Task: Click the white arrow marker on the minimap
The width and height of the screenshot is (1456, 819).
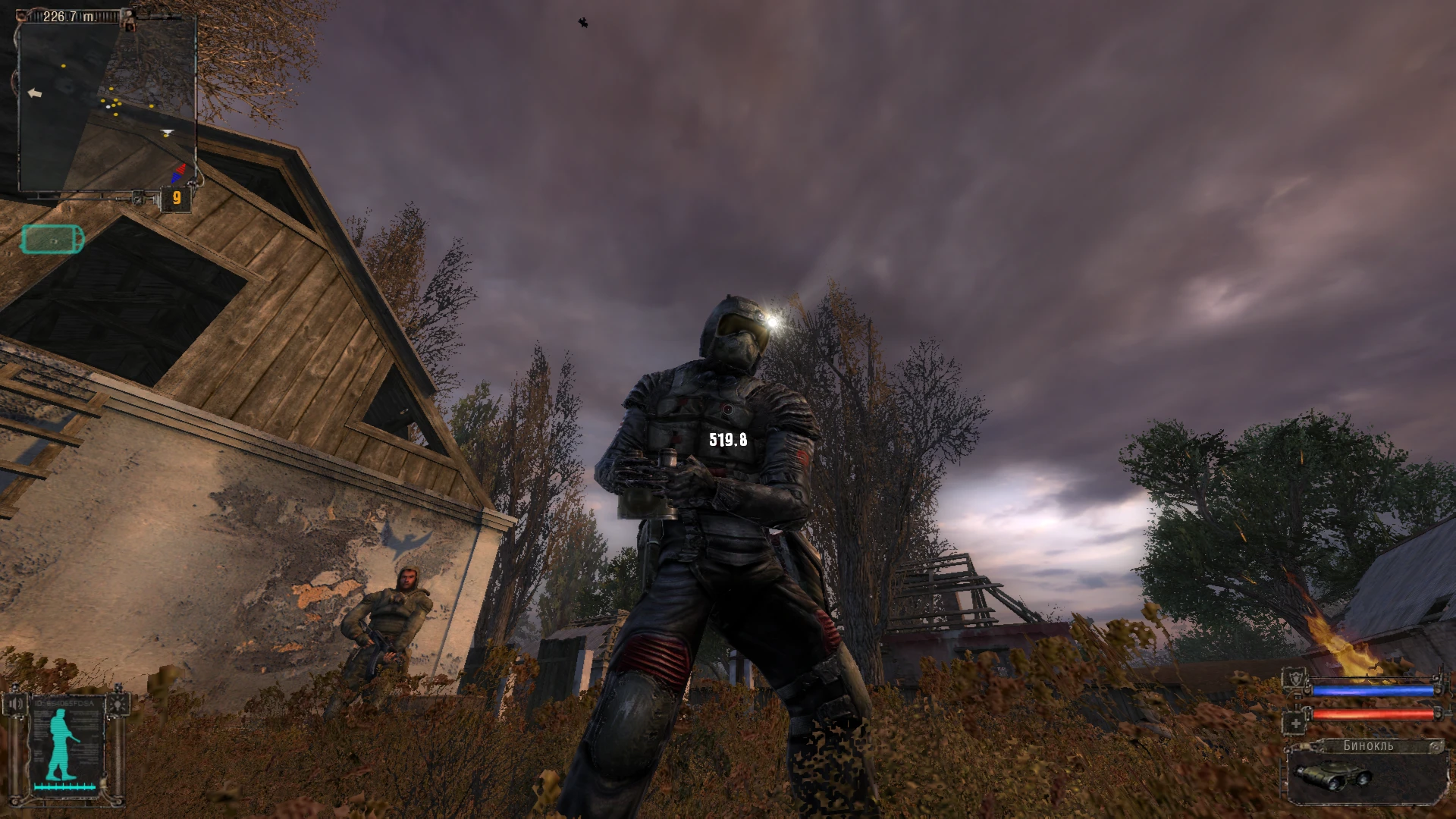Action: coord(34,93)
